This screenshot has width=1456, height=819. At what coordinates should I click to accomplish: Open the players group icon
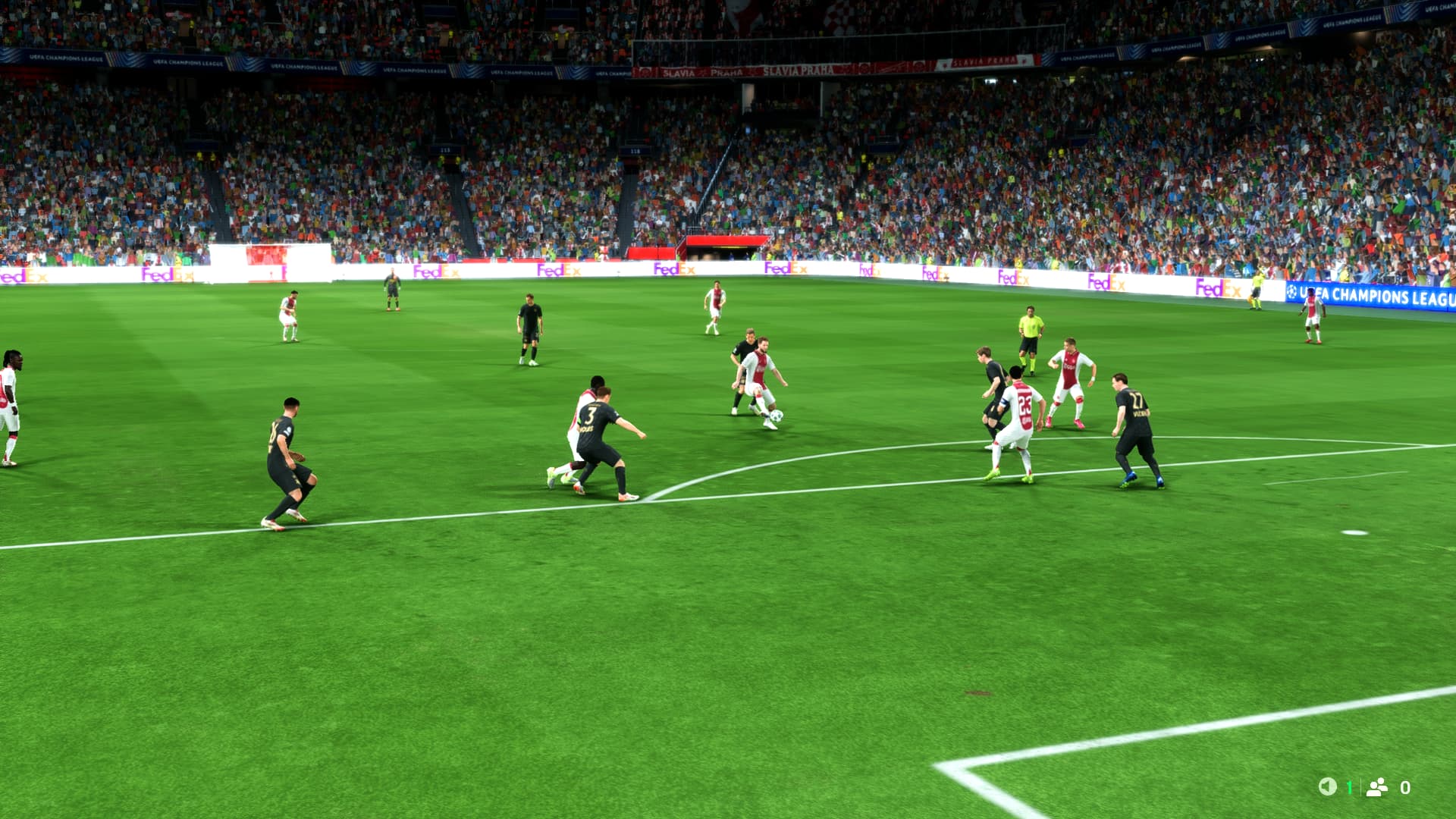click(1376, 787)
